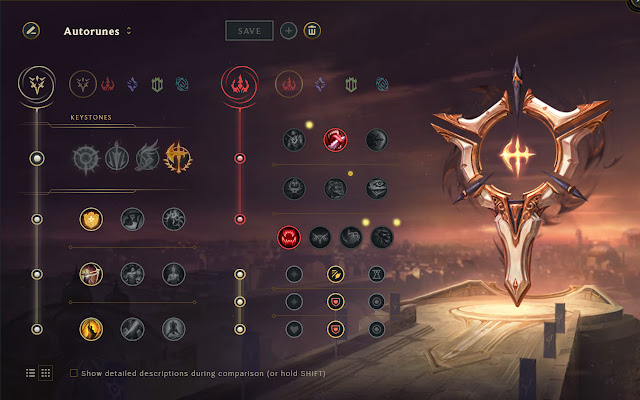Create a new rune page with the plus button

288,31
